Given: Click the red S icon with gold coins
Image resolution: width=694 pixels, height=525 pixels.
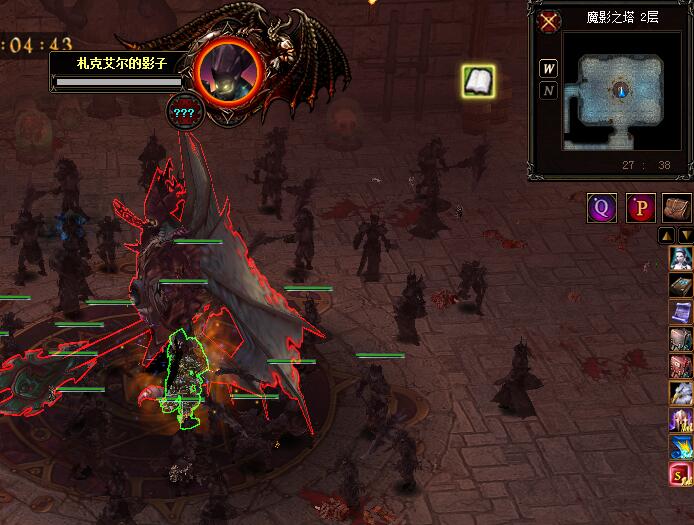Looking at the screenshot, I should click(681, 473).
